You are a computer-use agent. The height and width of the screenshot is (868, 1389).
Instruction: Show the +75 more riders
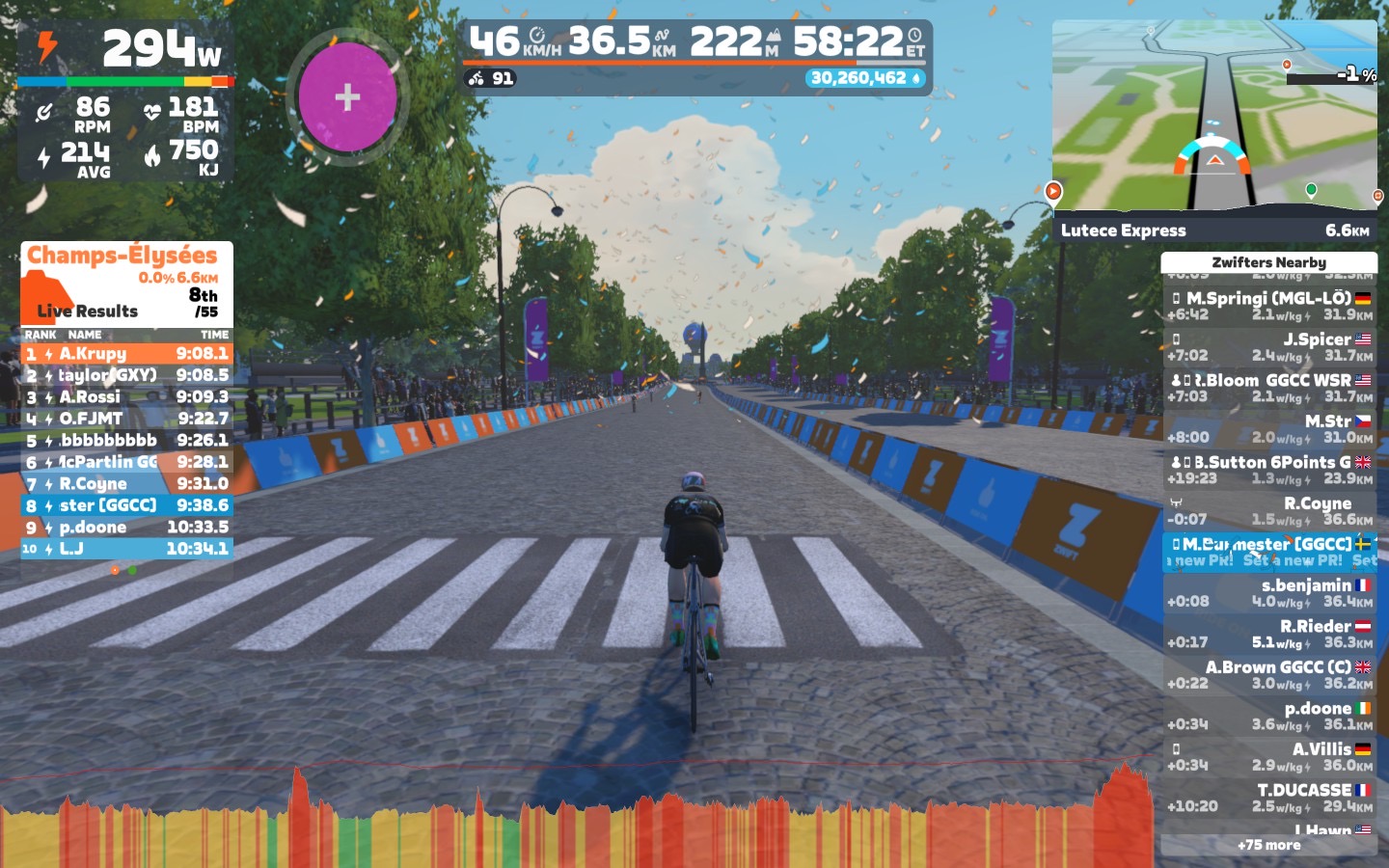(x=1268, y=845)
